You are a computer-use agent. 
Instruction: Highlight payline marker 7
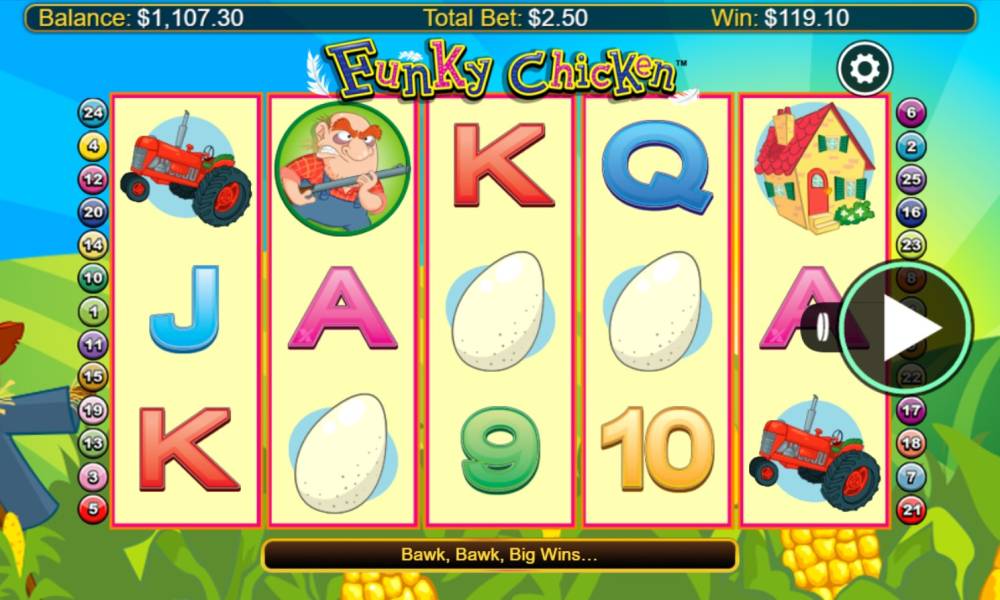(910, 476)
